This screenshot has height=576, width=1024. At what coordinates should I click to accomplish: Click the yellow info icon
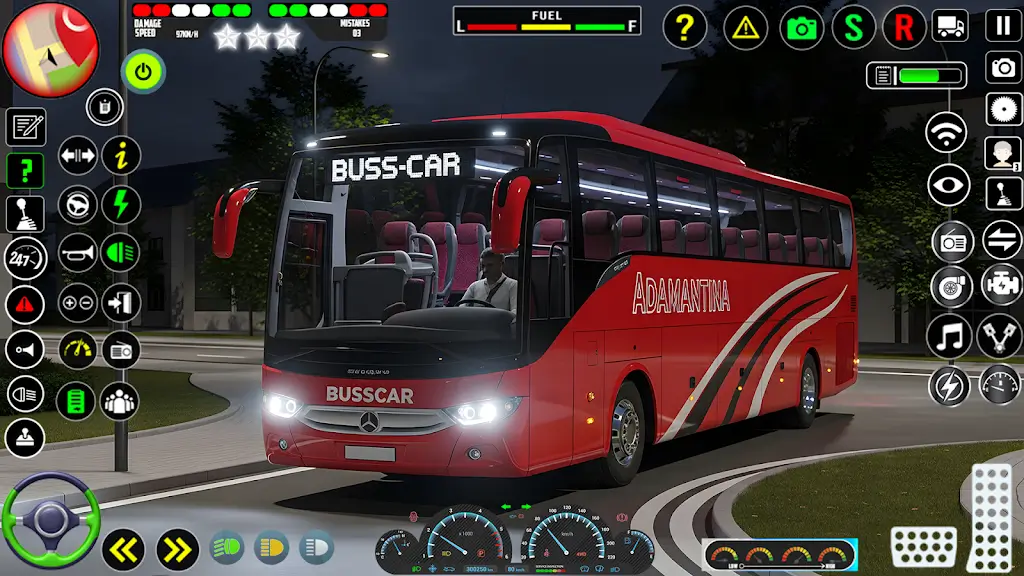pos(121,155)
